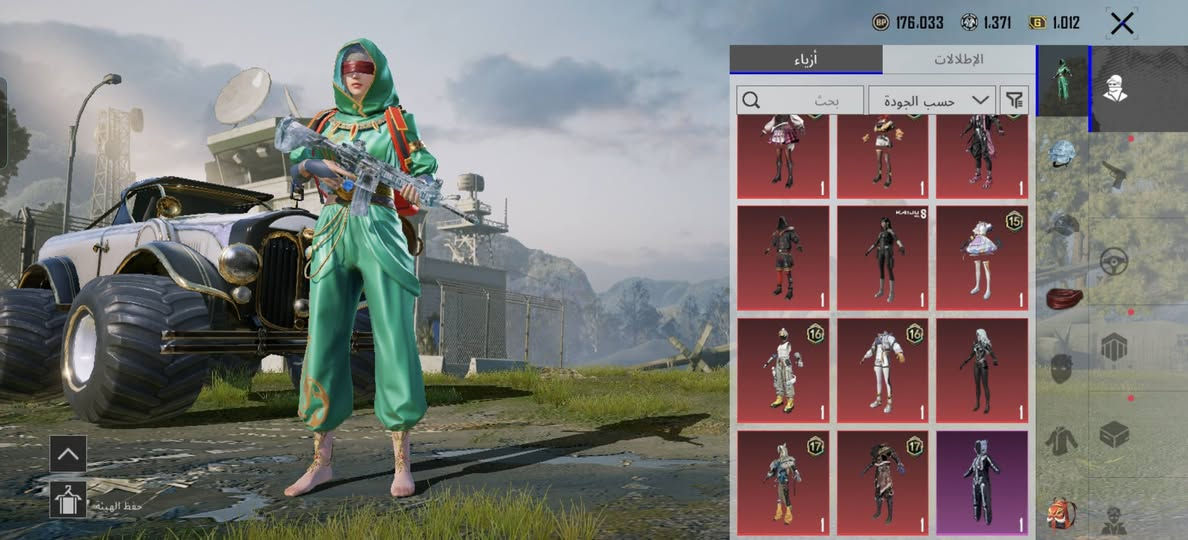Open the filter funnel button

click(1015, 100)
